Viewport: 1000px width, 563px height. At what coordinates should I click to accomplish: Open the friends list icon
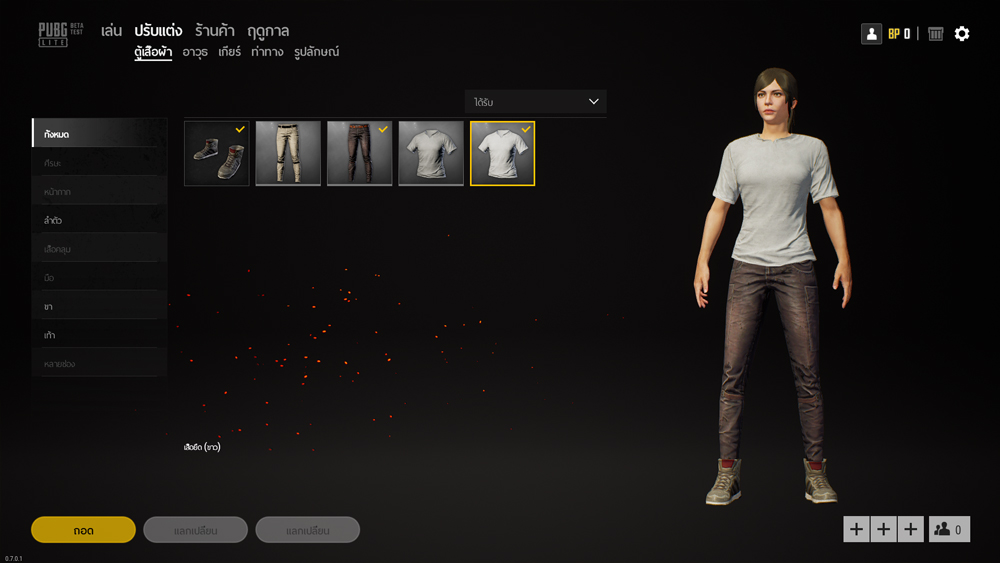click(x=949, y=529)
